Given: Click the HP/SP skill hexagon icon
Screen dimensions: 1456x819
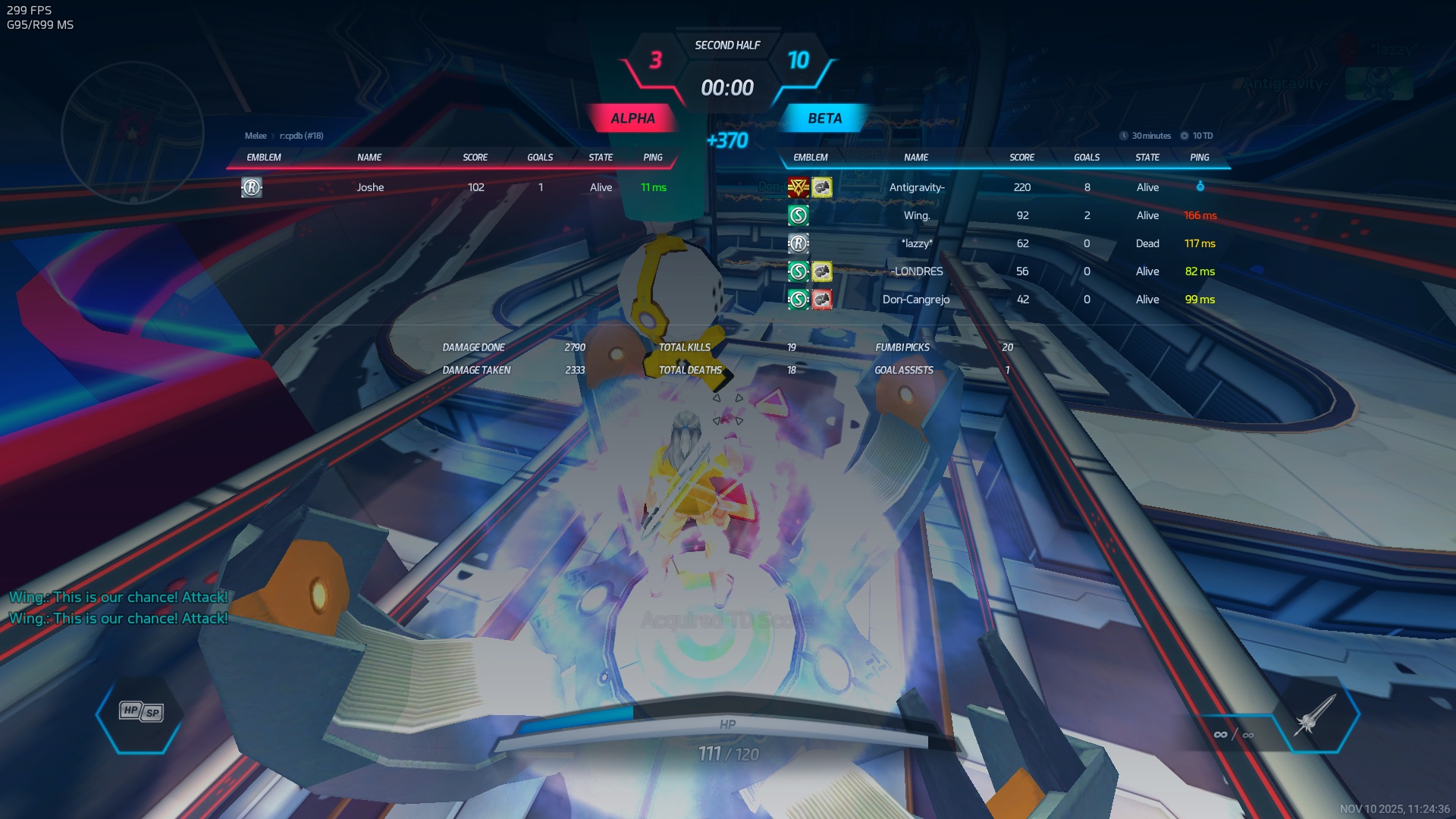Looking at the screenshot, I should (x=141, y=712).
